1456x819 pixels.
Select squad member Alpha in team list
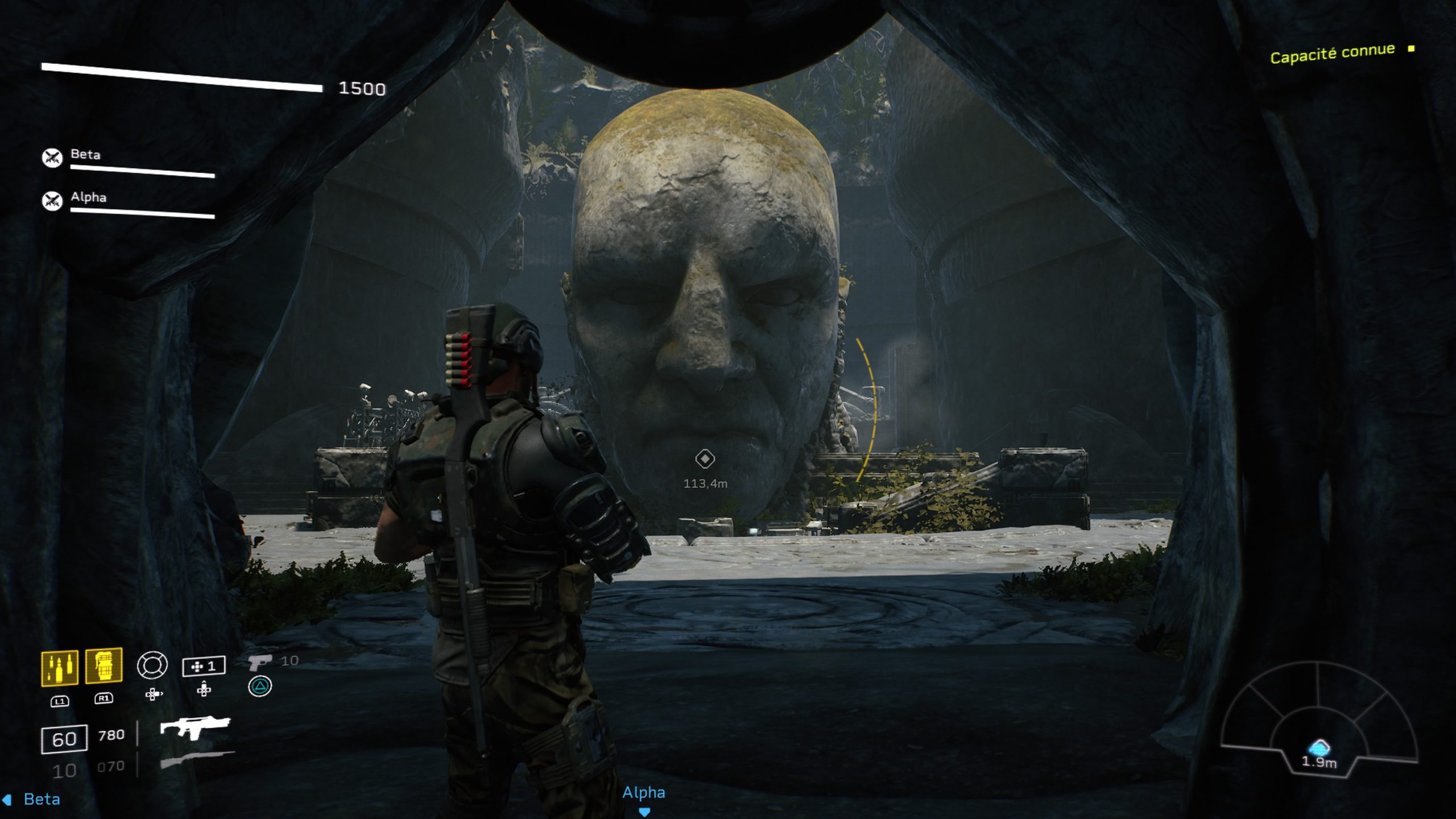point(88,197)
